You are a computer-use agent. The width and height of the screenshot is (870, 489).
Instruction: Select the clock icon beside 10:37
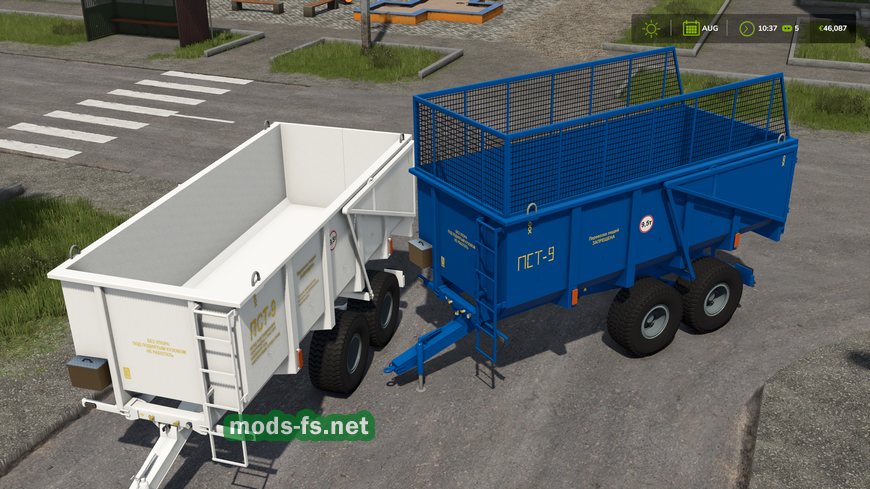(x=746, y=28)
